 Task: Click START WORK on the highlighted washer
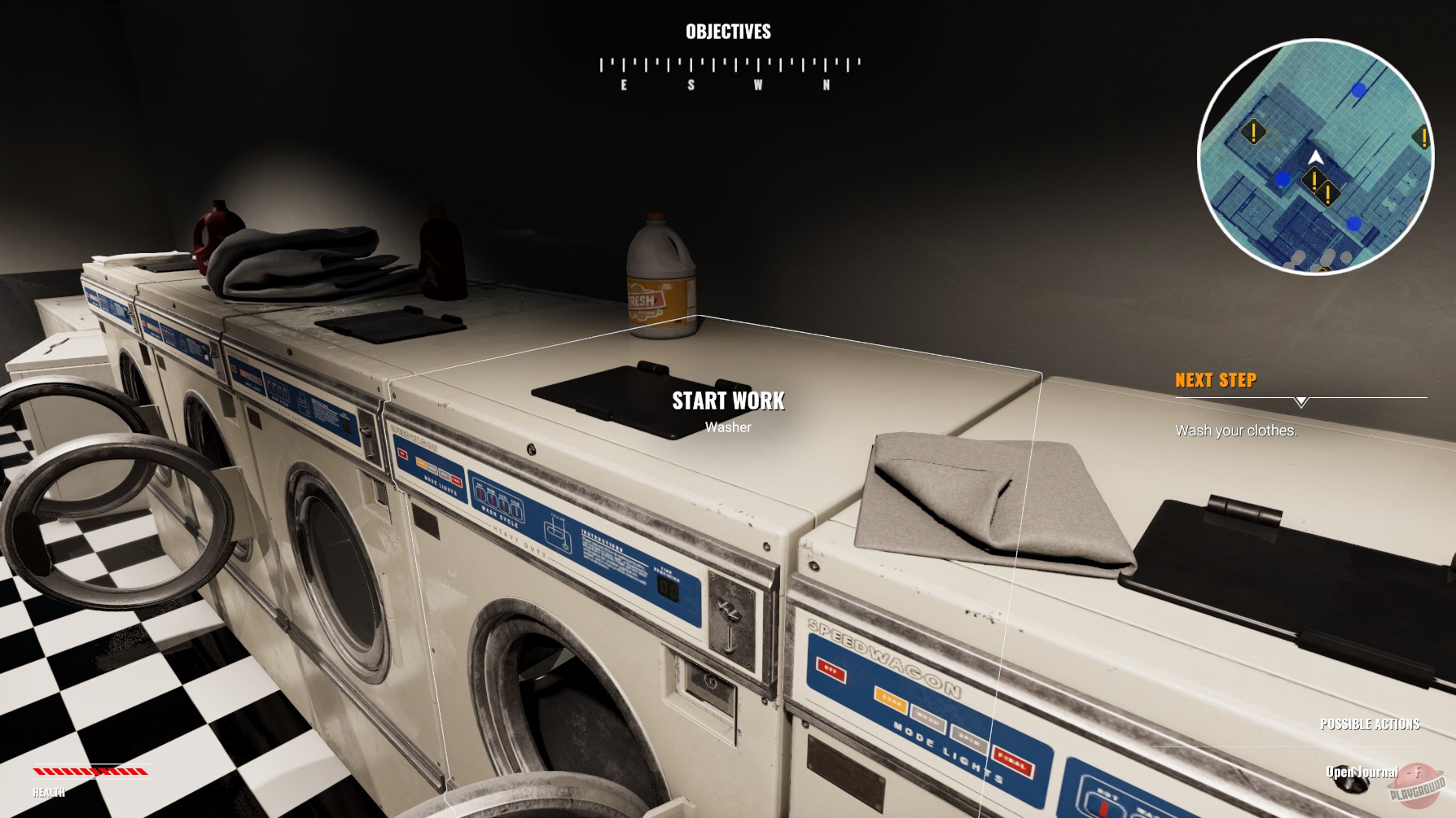(727, 400)
